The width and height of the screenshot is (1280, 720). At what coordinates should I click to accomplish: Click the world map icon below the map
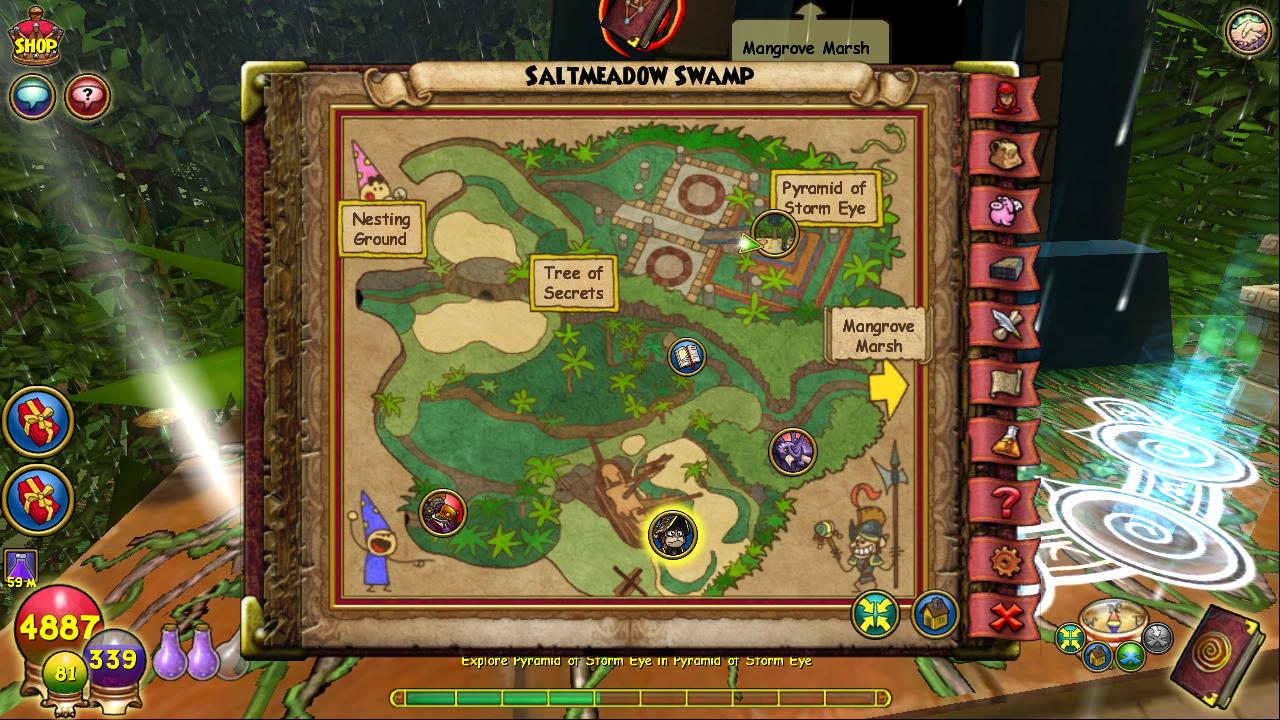(873, 616)
